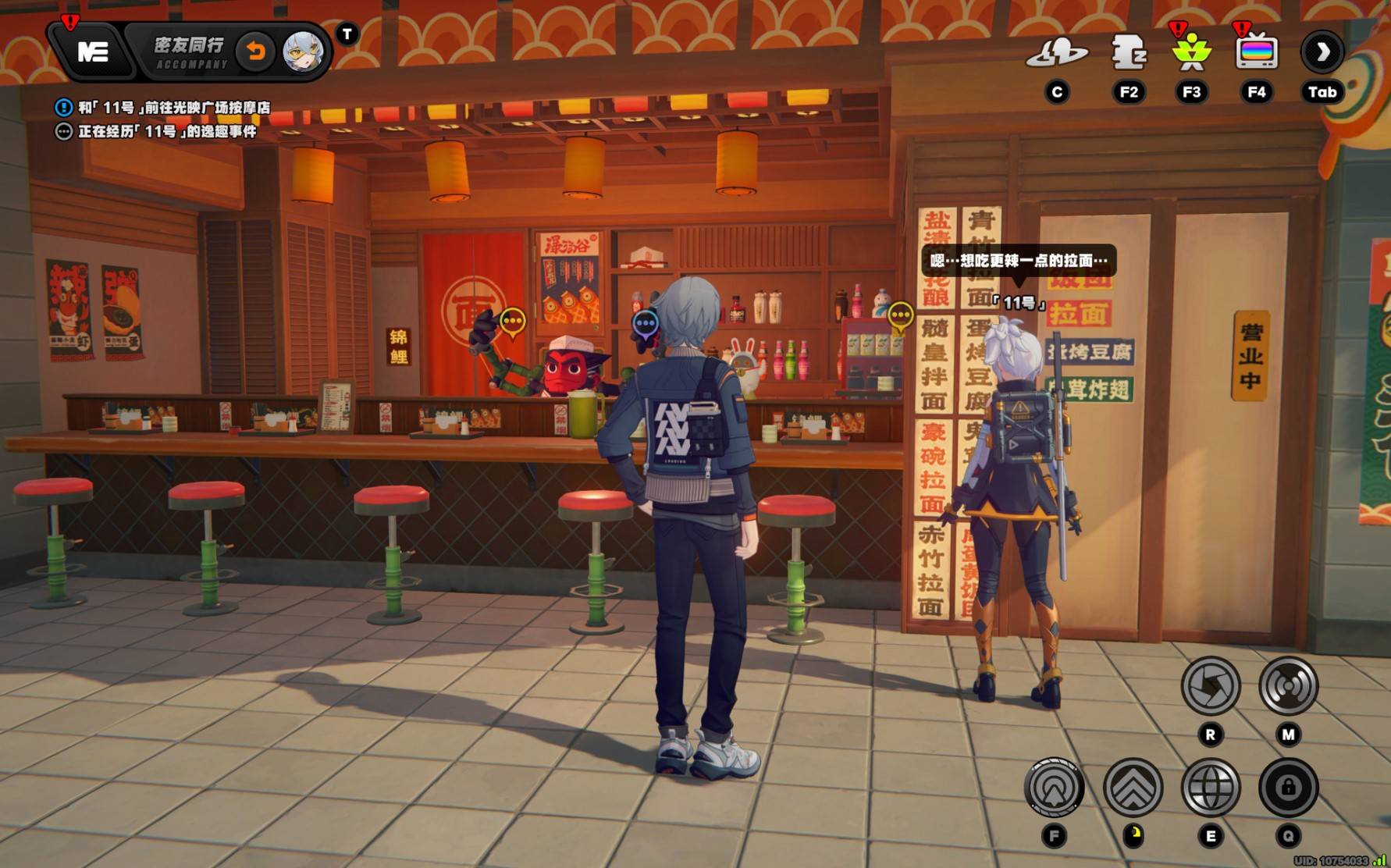
Task: Click the orange return arrow in Accompany panel
Action: coord(255,52)
